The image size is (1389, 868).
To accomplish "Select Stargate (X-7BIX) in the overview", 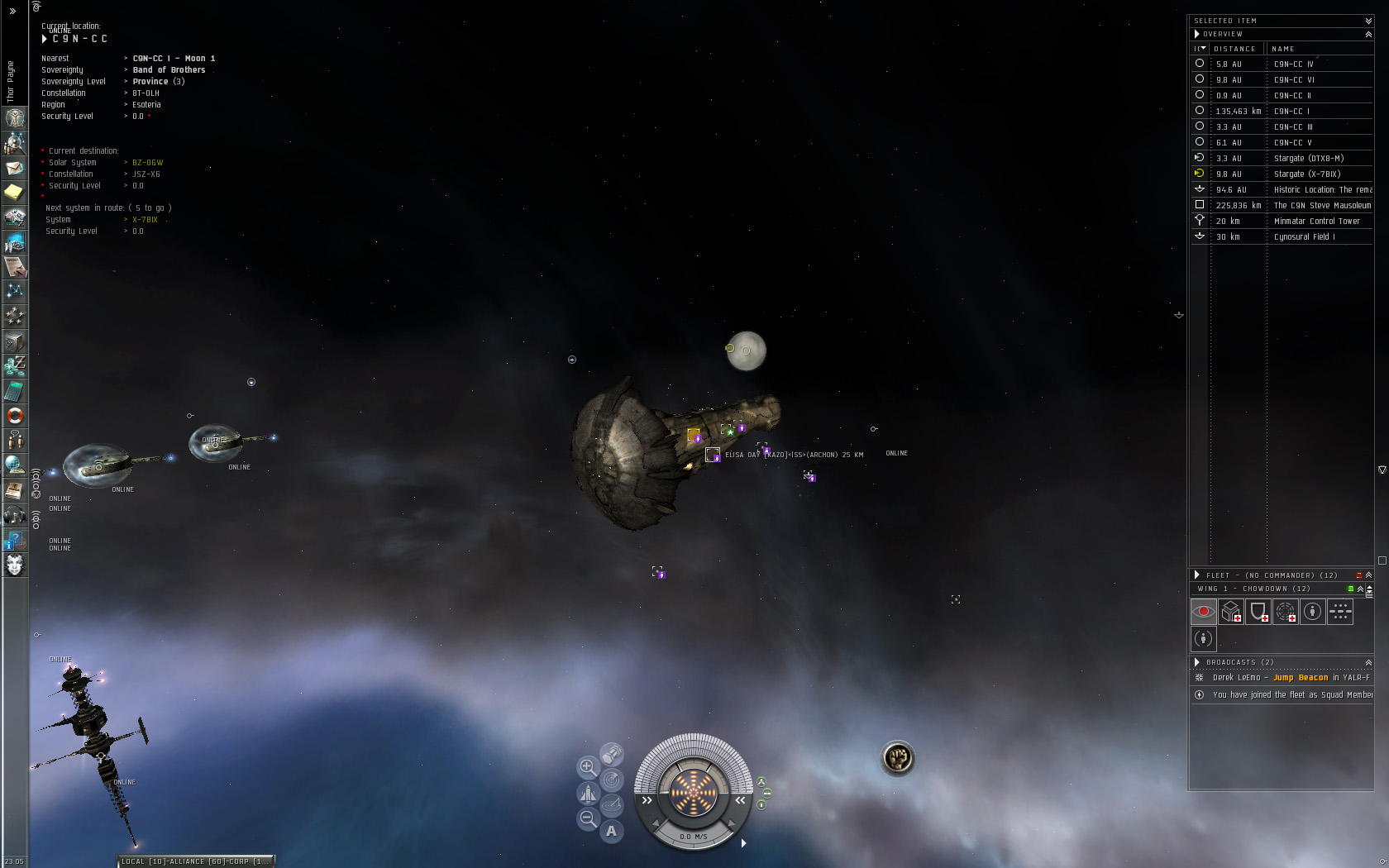I will (x=1306, y=174).
